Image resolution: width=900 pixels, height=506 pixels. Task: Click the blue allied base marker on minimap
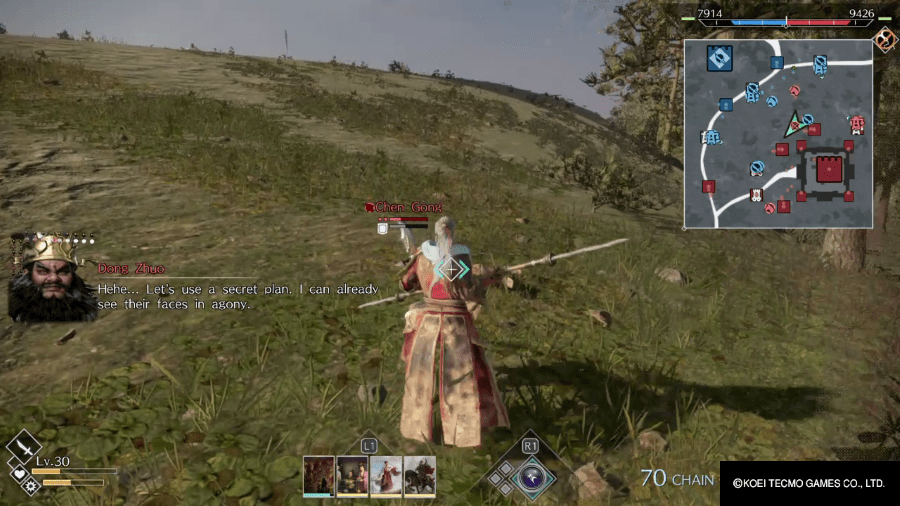pyautogui.click(x=719, y=58)
